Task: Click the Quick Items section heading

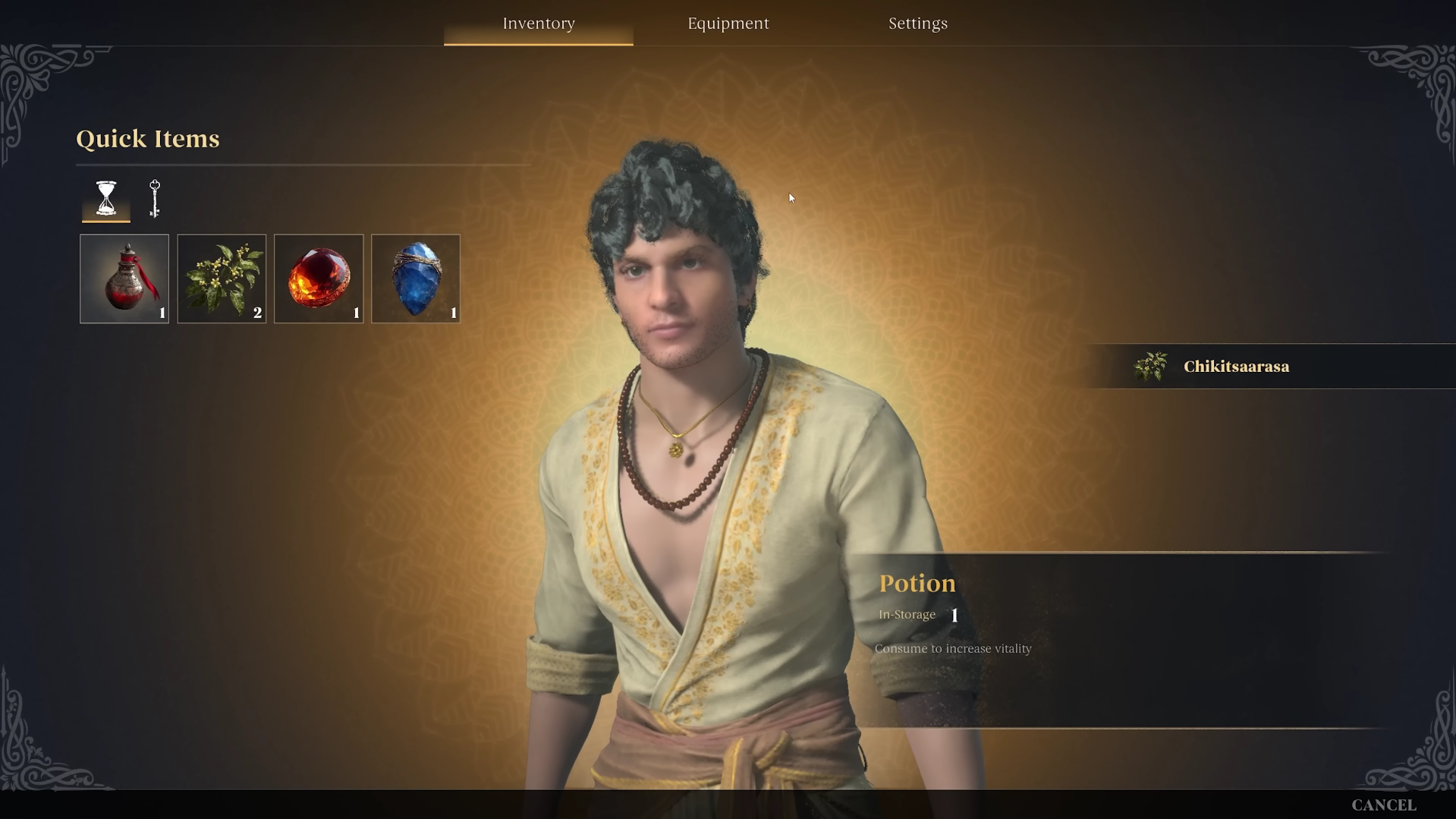Action: click(x=147, y=139)
